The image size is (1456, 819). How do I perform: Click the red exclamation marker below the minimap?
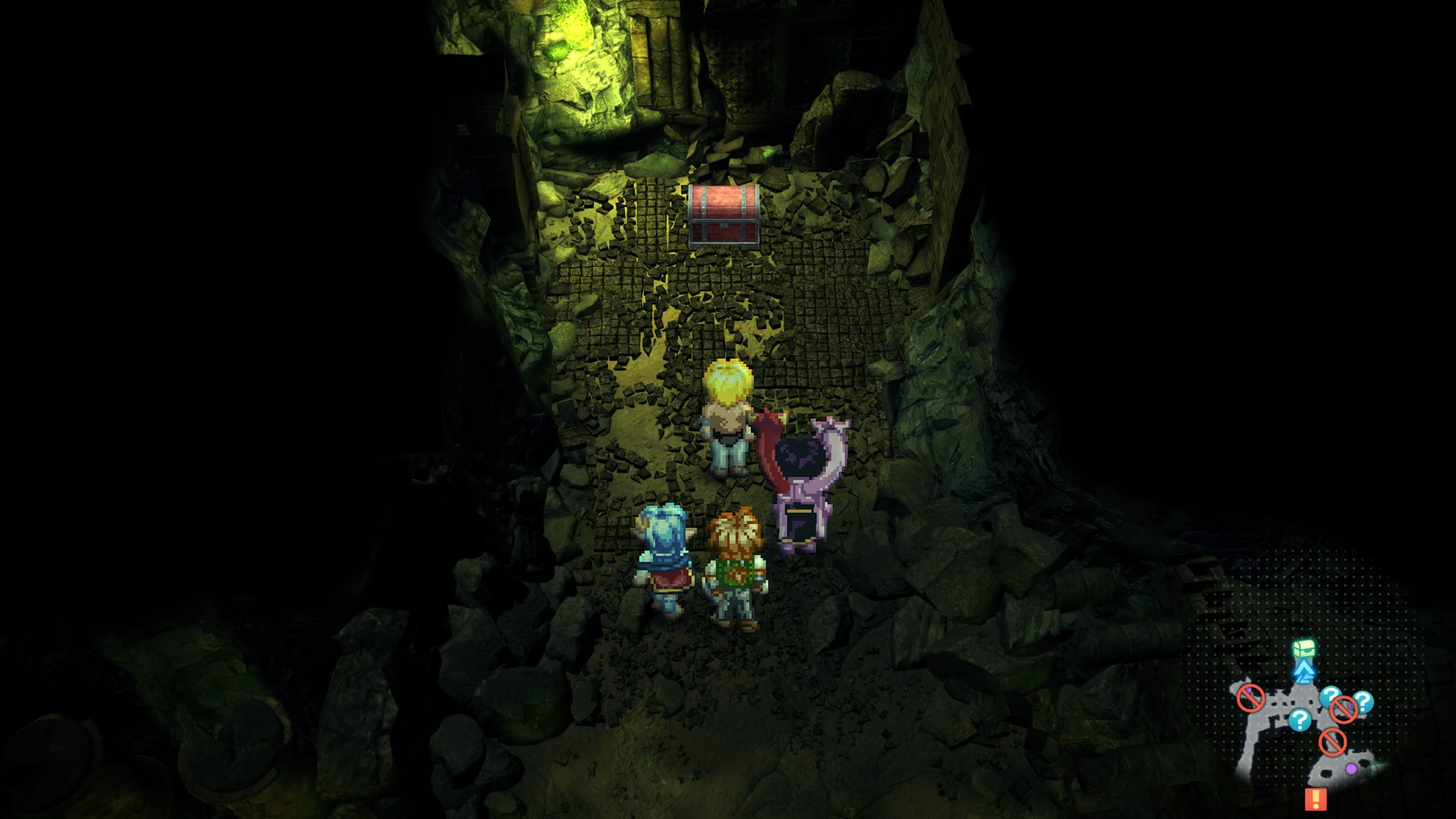click(x=1316, y=799)
